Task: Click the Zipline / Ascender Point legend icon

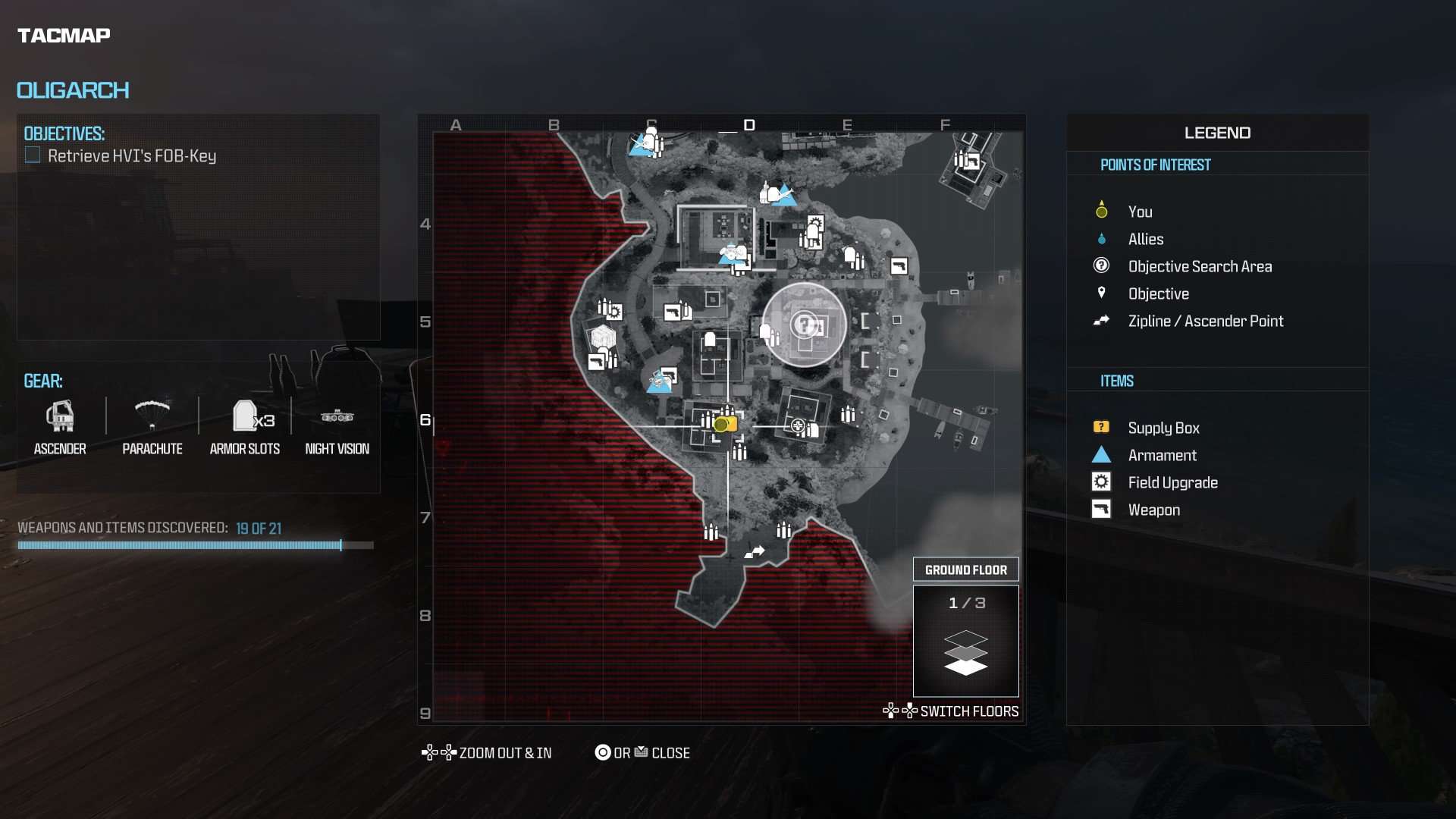Action: tap(1100, 321)
